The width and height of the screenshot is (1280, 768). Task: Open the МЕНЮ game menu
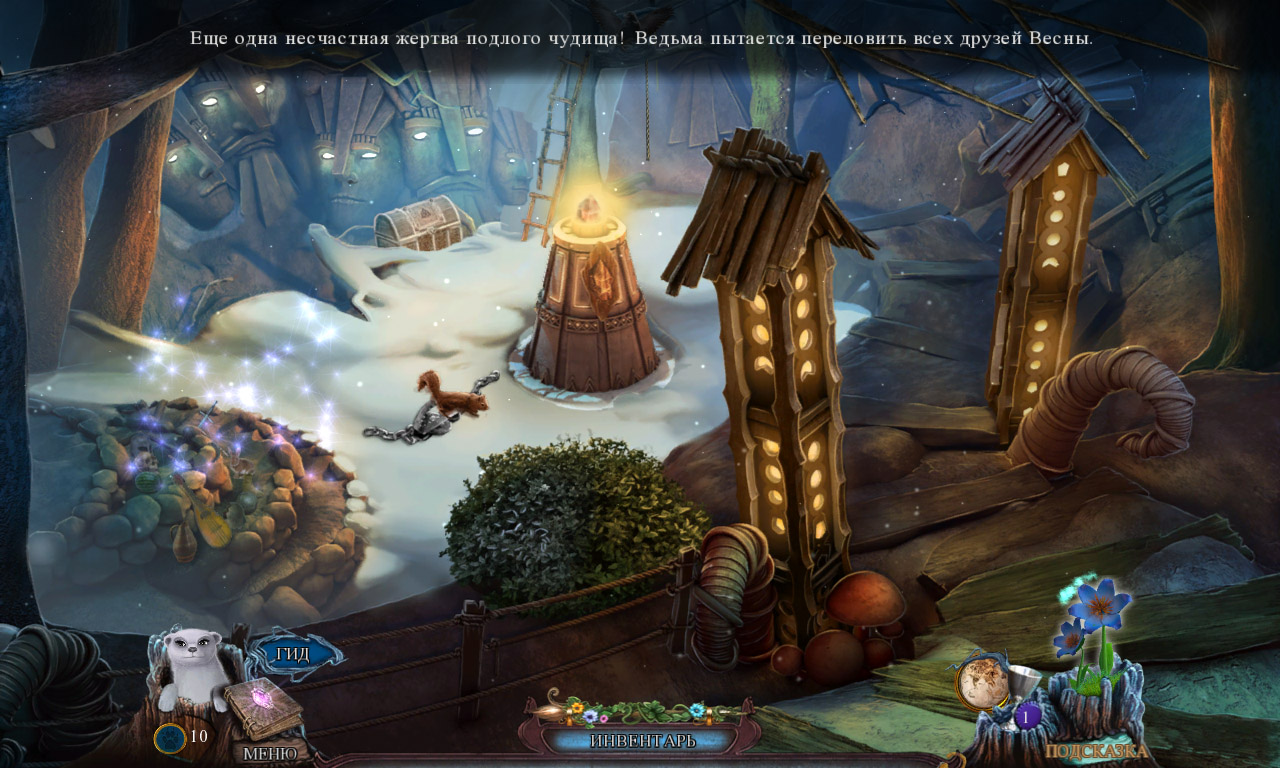pyautogui.click(x=270, y=753)
